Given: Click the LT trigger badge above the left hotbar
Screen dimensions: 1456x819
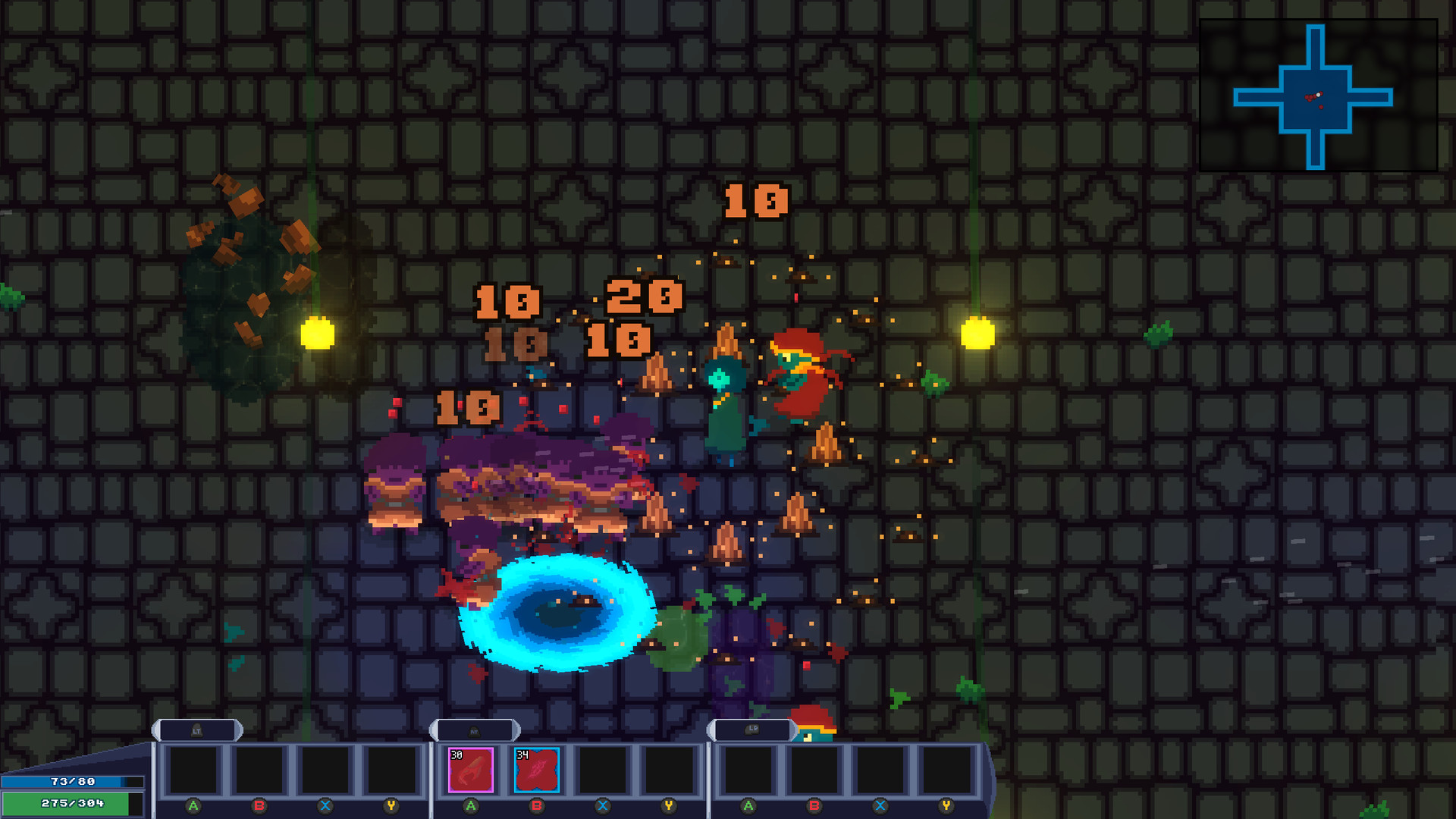Looking at the screenshot, I should tap(196, 730).
